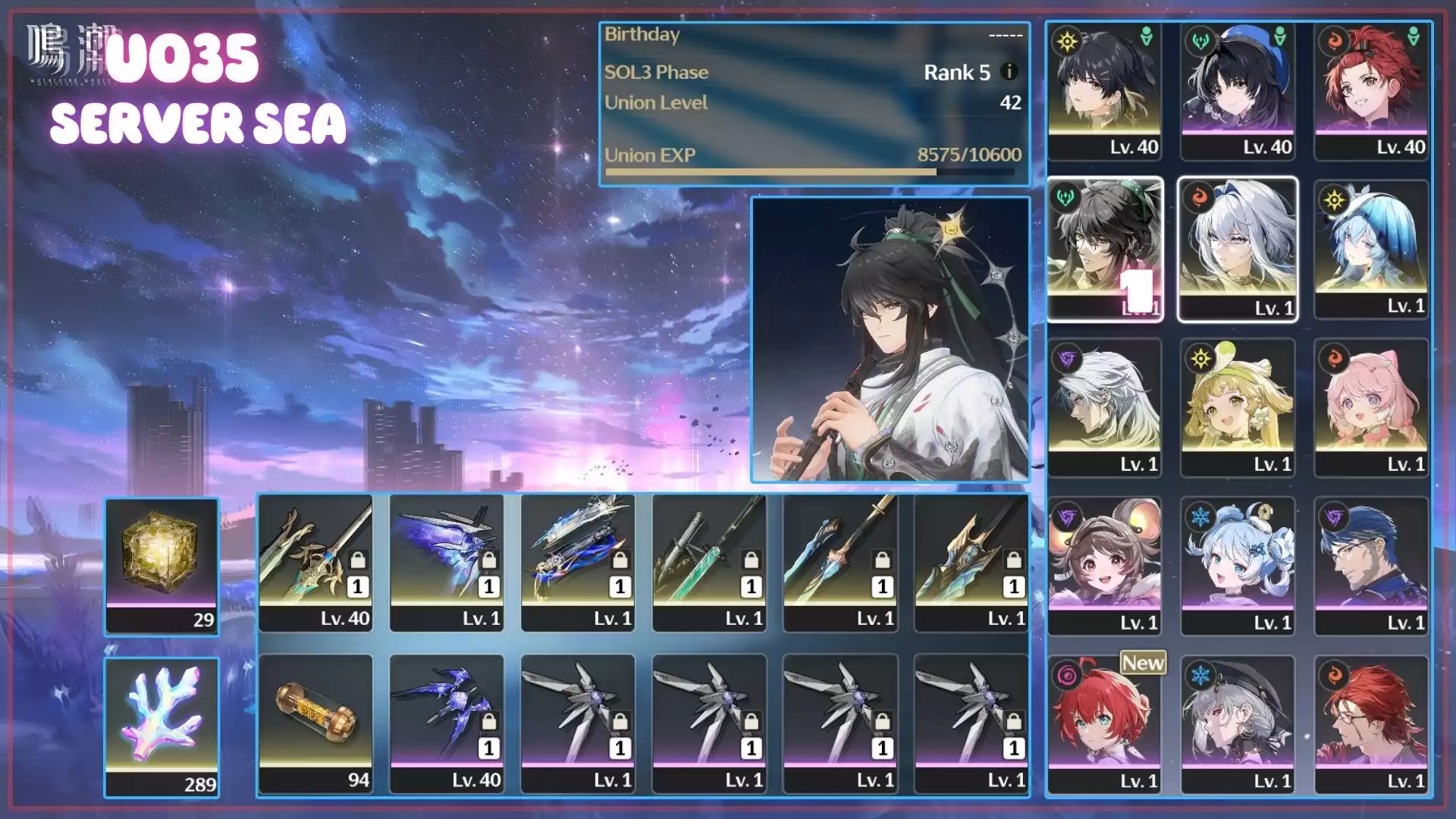Choose the blue-beret Aero character tile
Image resolution: width=1456 pixels, height=819 pixels.
point(1238,91)
